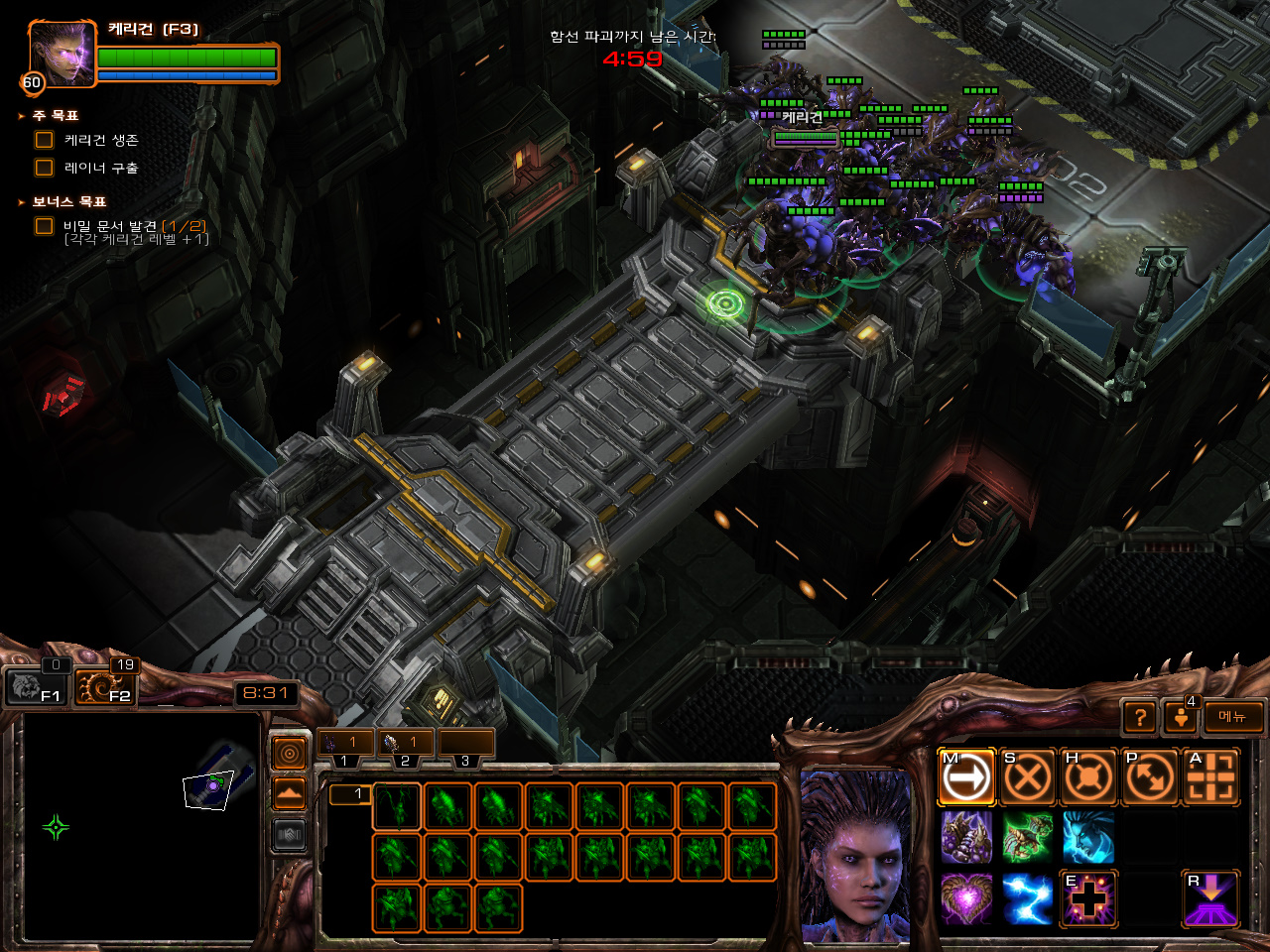Open the help question mark button
This screenshot has height=952, width=1270.
(1141, 717)
